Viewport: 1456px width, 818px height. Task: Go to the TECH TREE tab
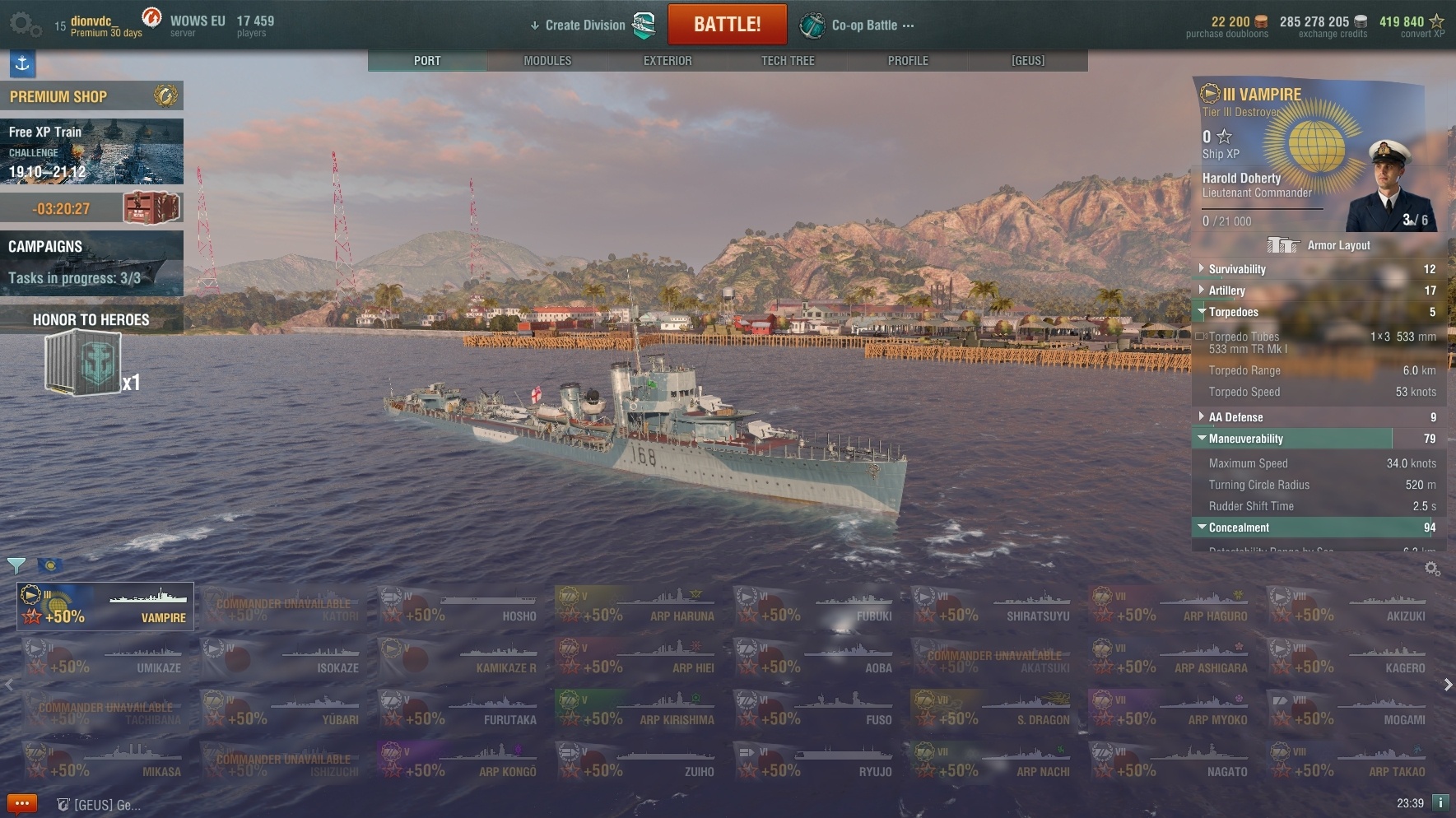coord(788,61)
